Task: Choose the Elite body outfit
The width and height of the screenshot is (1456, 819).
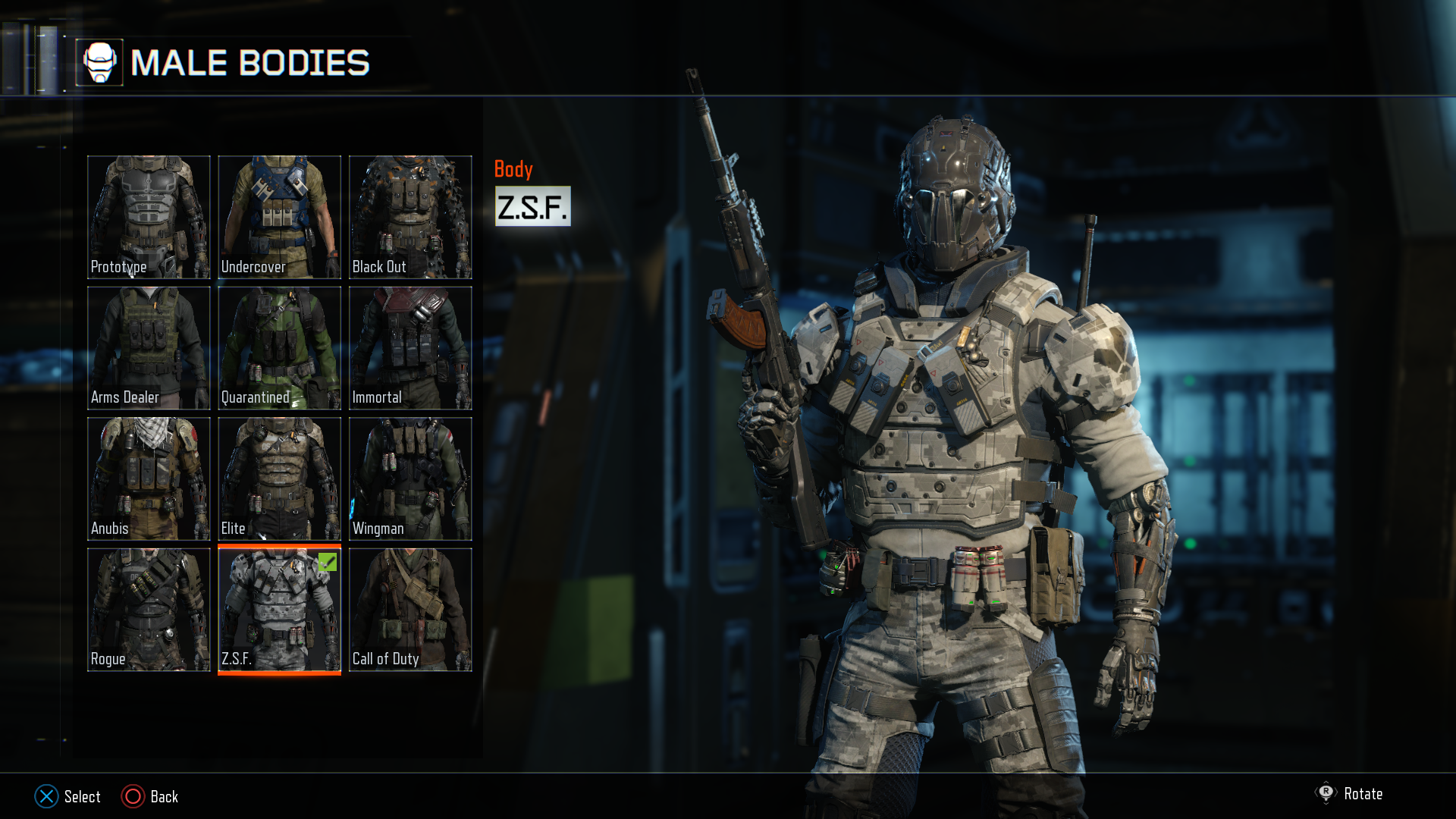Action: [279, 479]
